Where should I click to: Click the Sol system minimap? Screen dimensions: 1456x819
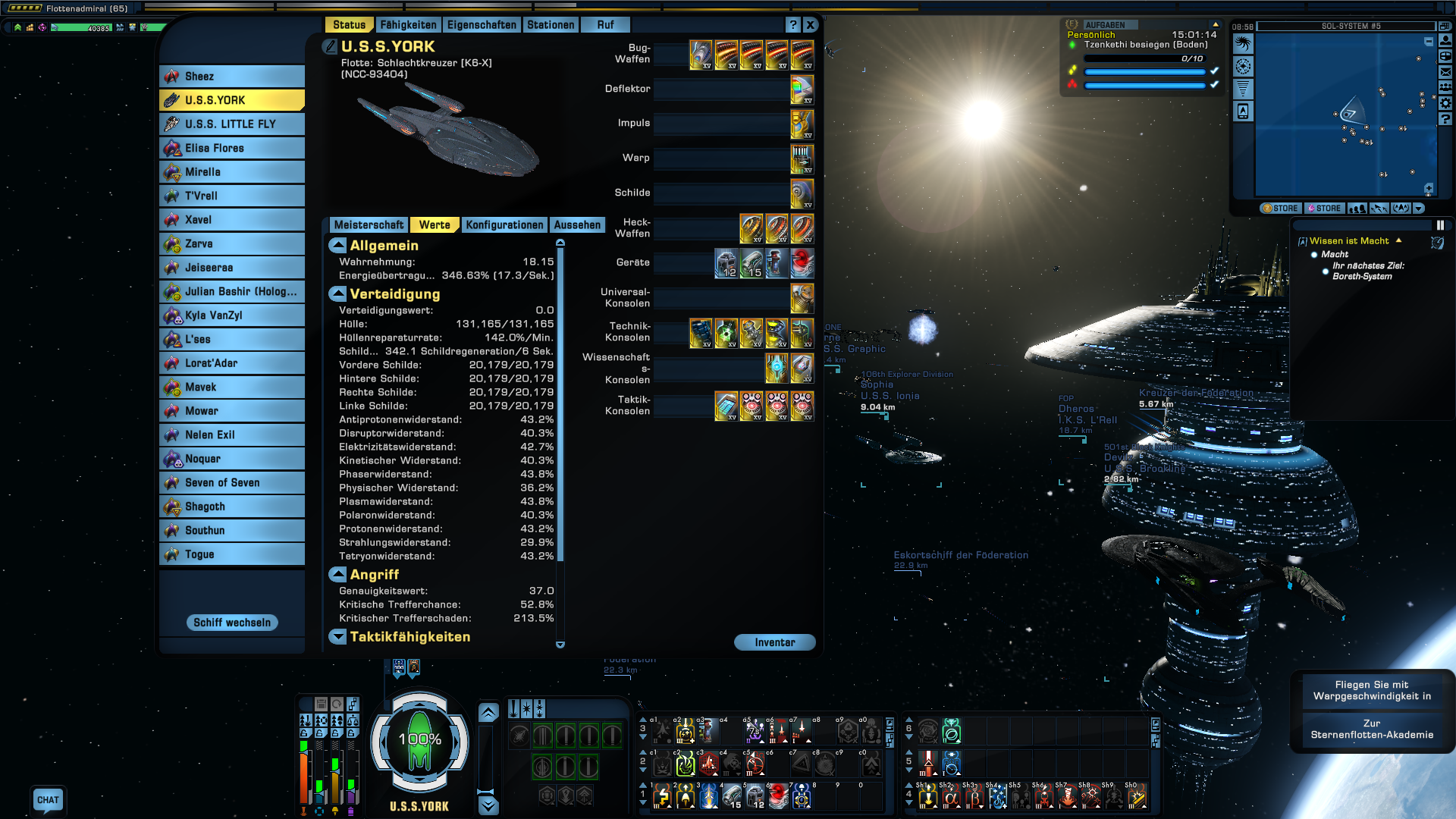(x=1344, y=114)
